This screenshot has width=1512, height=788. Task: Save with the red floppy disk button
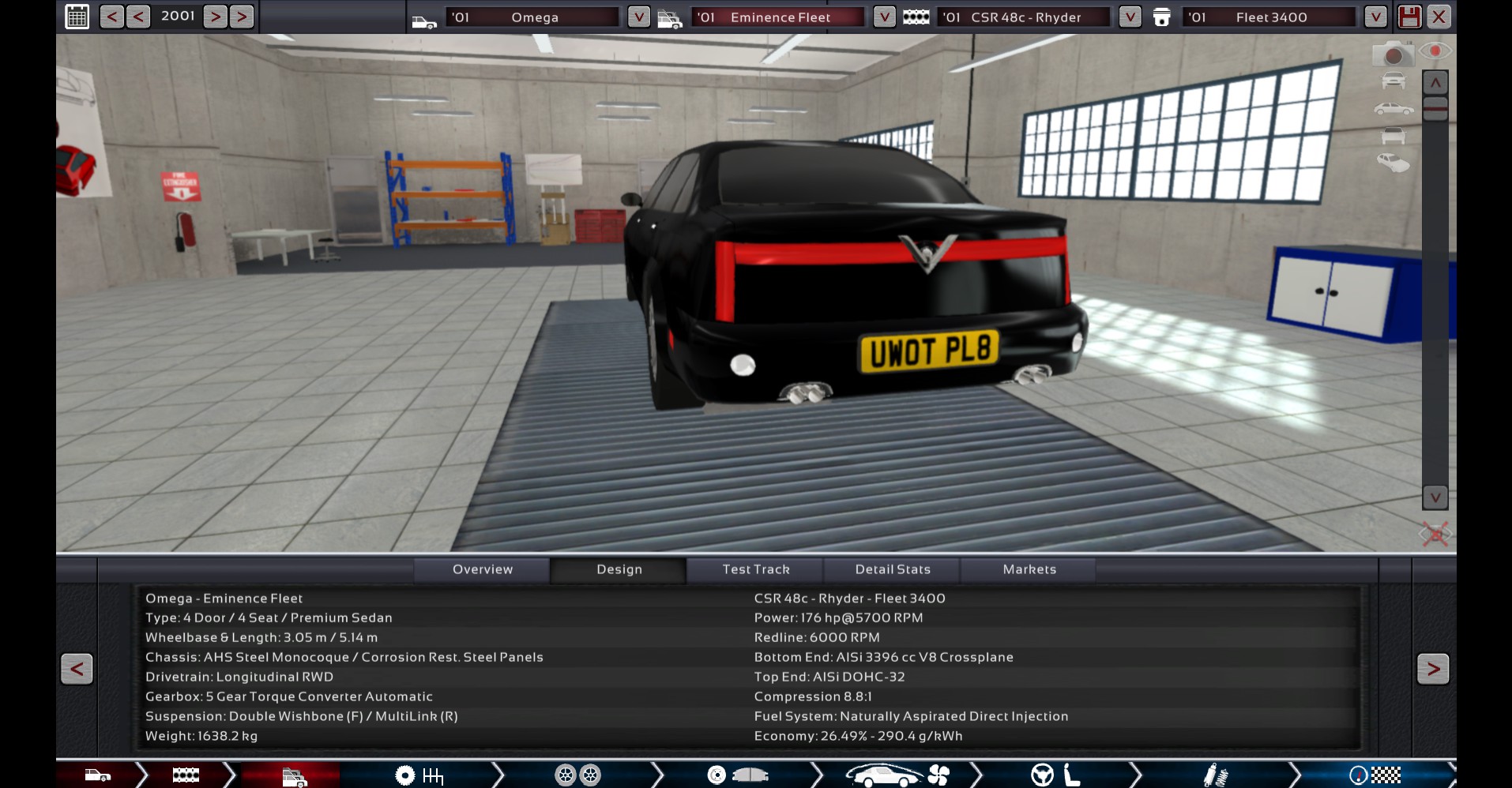click(1409, 17)
